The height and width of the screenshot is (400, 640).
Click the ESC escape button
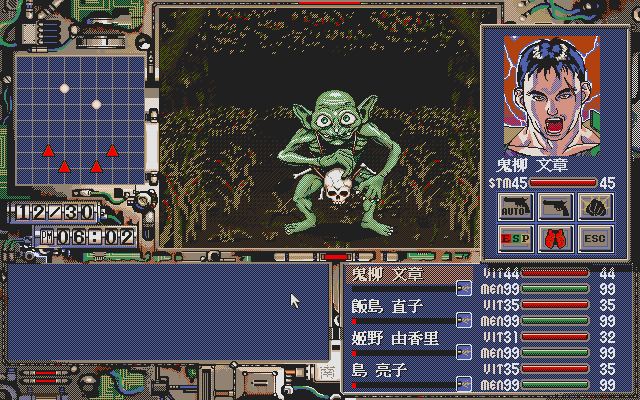[592, 240]
